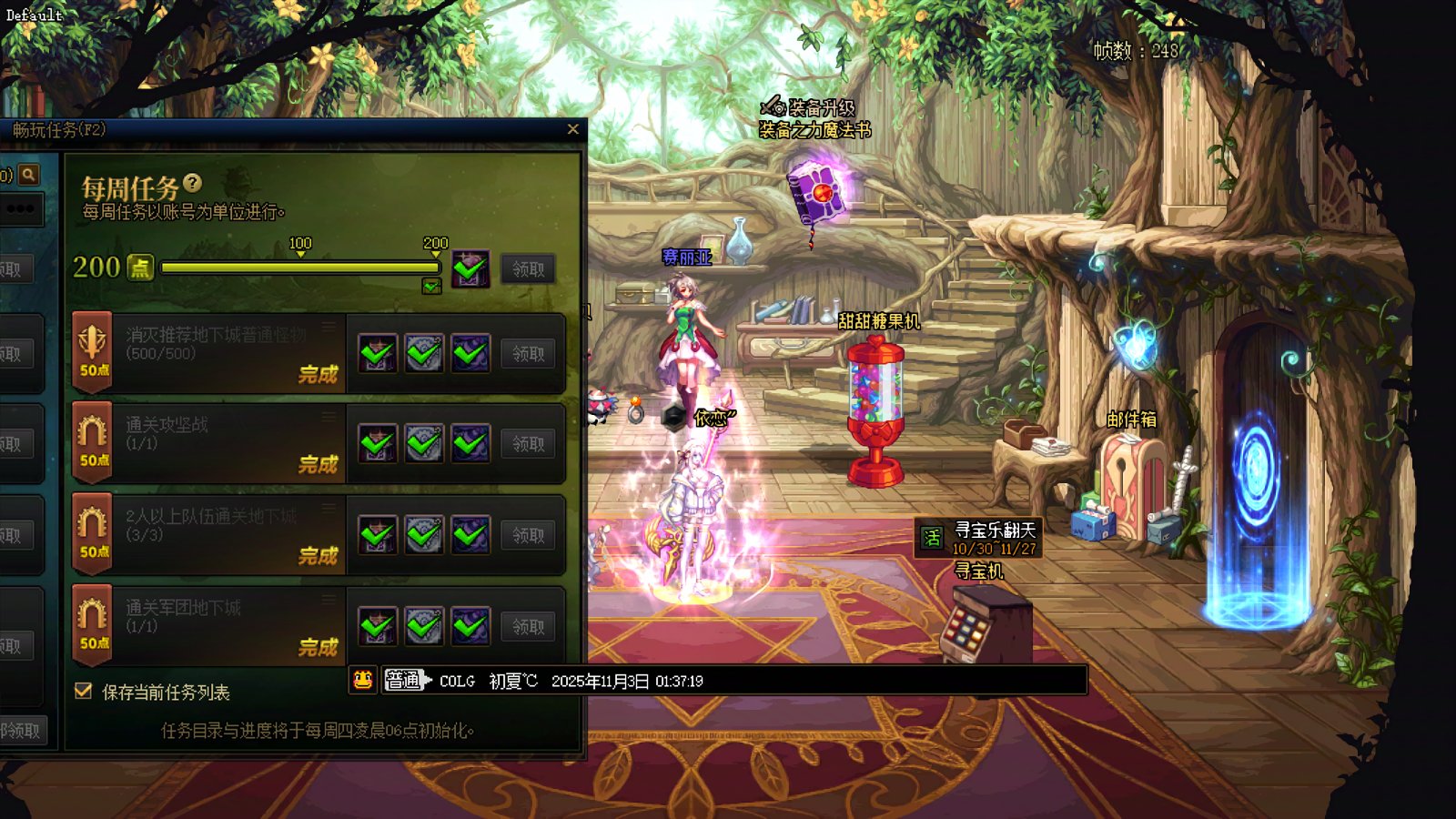Claim the 200-point weekly reward with 领取
The height and width of the screenshot is (819, 1456).
(x=528, y=269)
